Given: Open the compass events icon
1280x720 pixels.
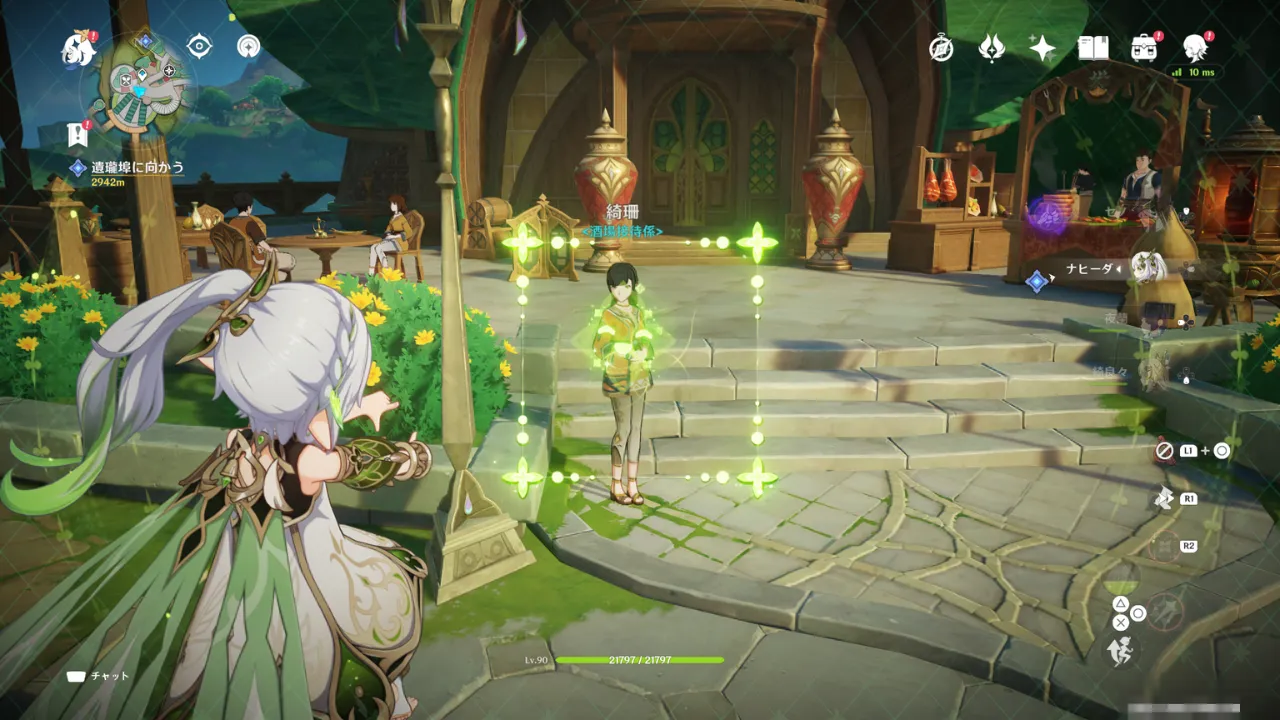Looking at the screenshot, I should [x=941, y=48].
